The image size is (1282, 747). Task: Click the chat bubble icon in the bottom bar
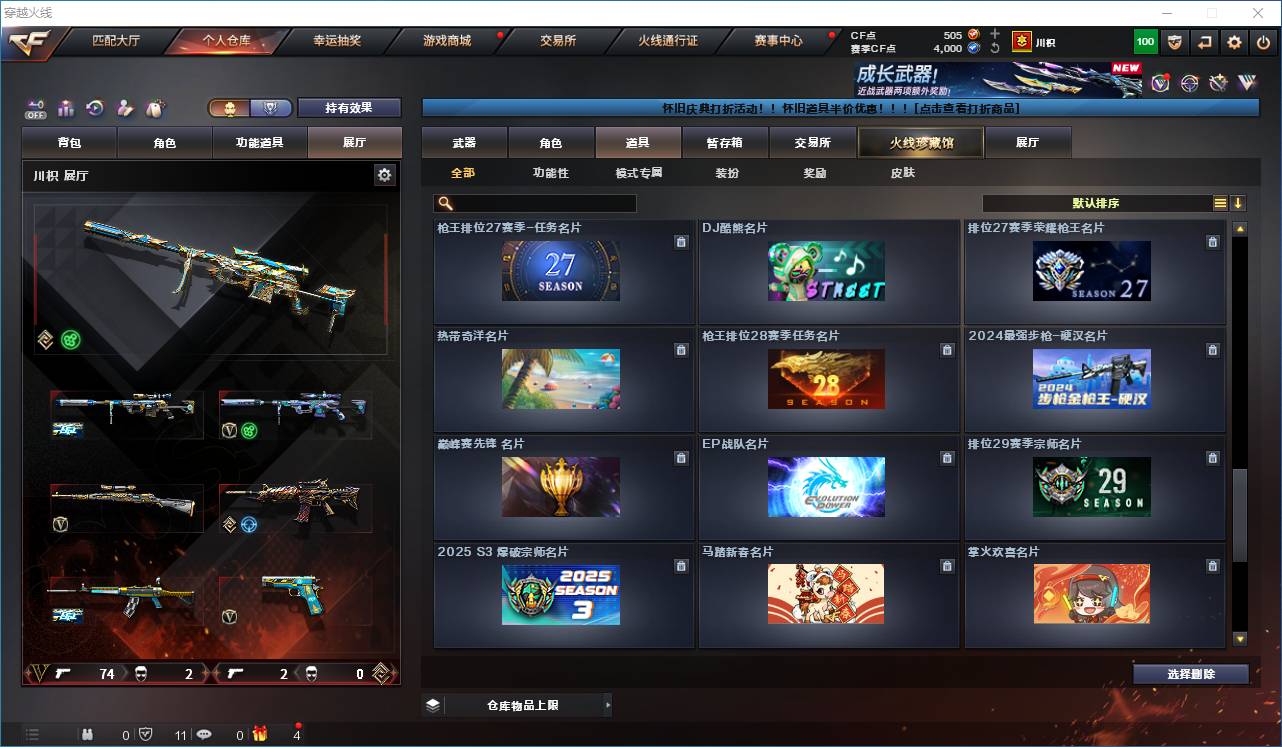pos(203,733)
